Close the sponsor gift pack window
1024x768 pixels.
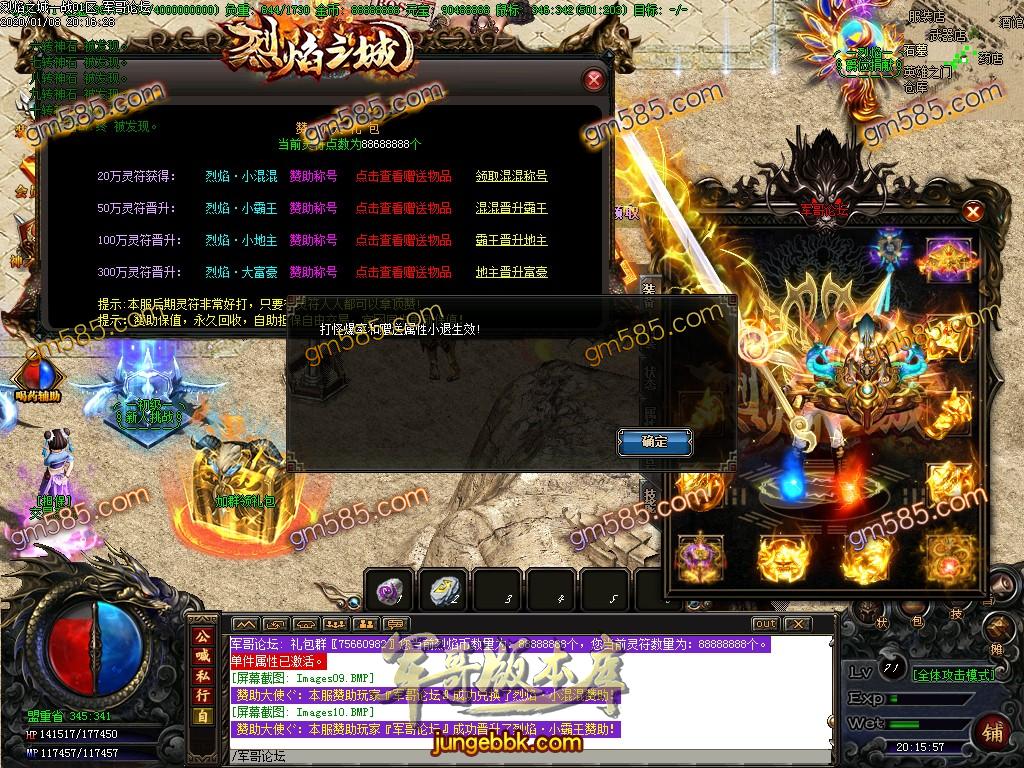pyautogui.click(x=594, y=80)
